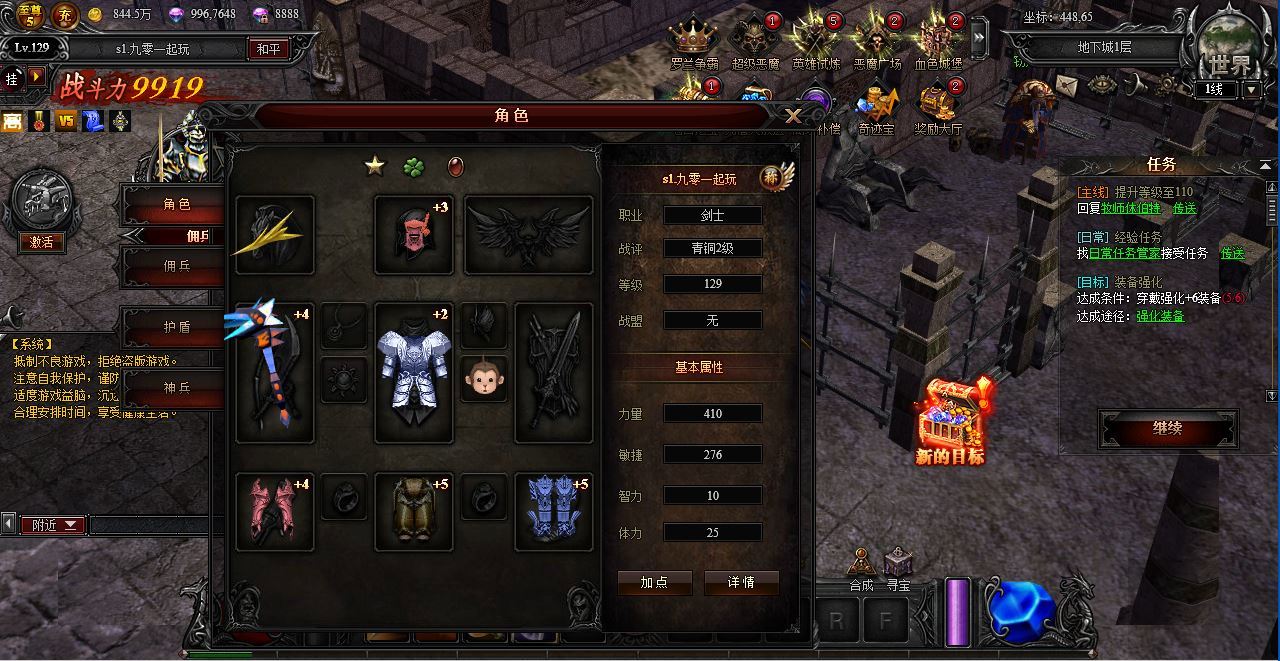
Task: Choose the pink gloves slot
Action: click(x=274, y=512)
